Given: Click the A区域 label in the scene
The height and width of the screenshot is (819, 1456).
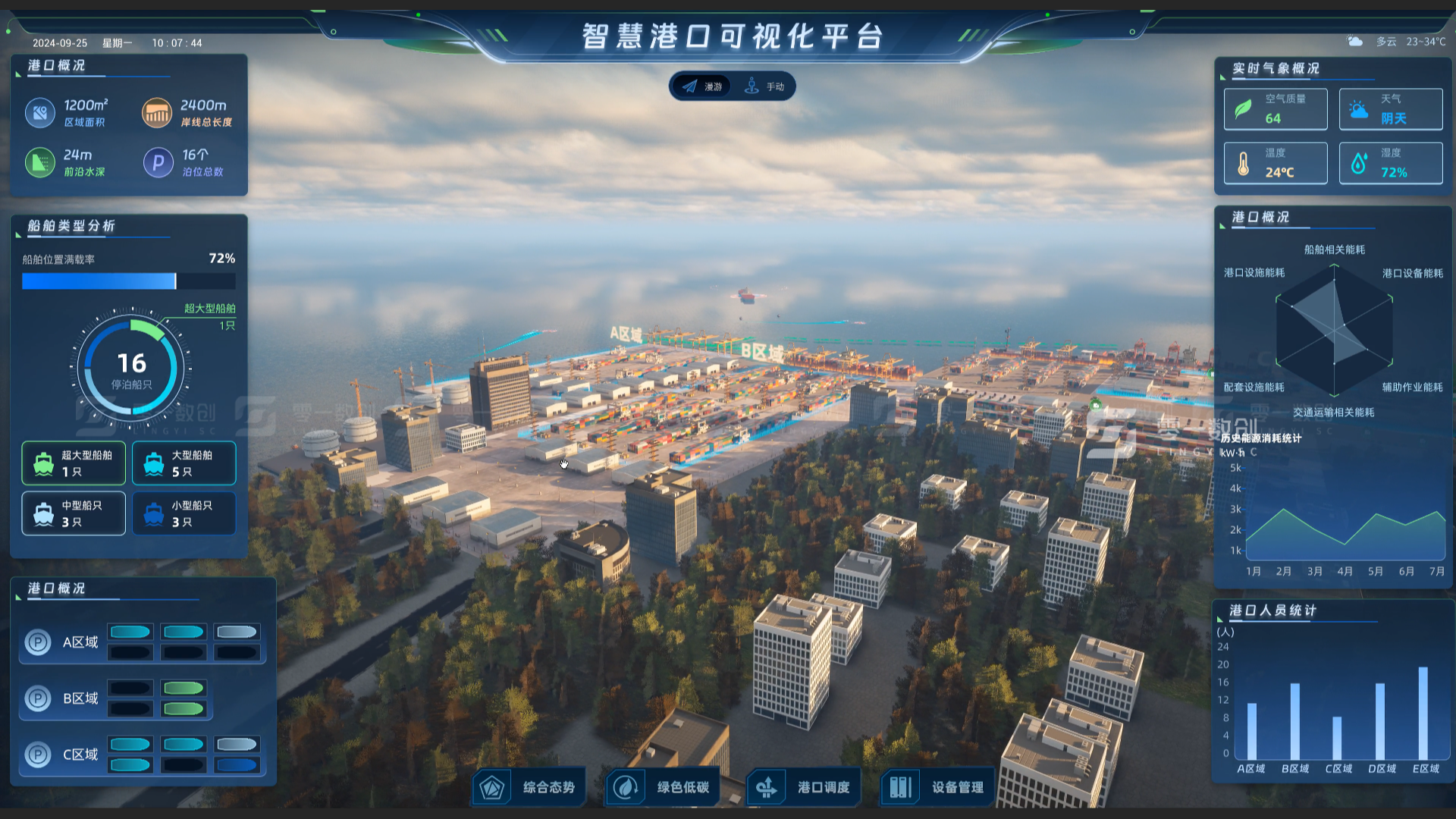Looking at the screenshot, I should pos(626,334).
